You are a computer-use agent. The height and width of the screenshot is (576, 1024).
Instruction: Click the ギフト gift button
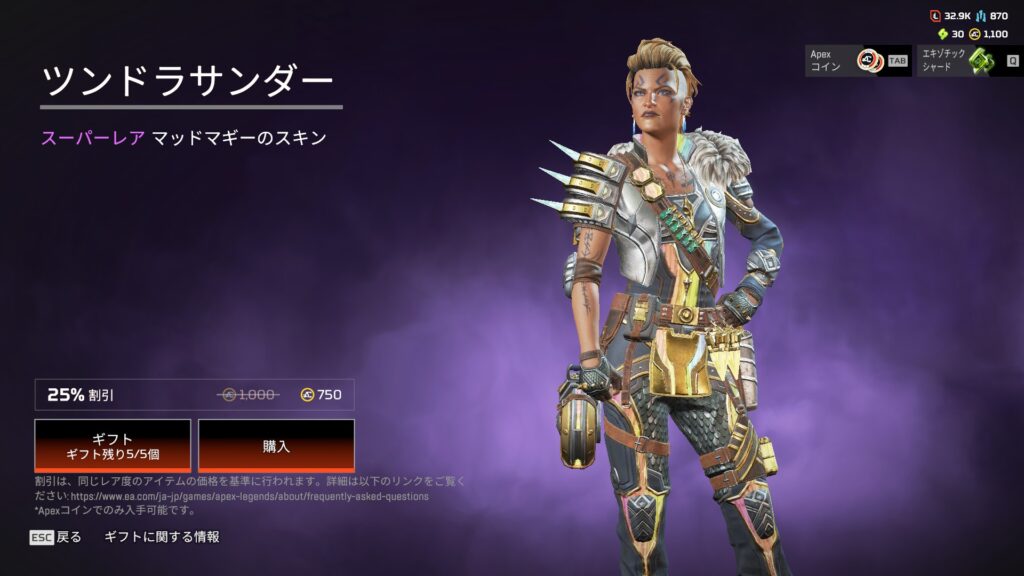pos(113,445)
